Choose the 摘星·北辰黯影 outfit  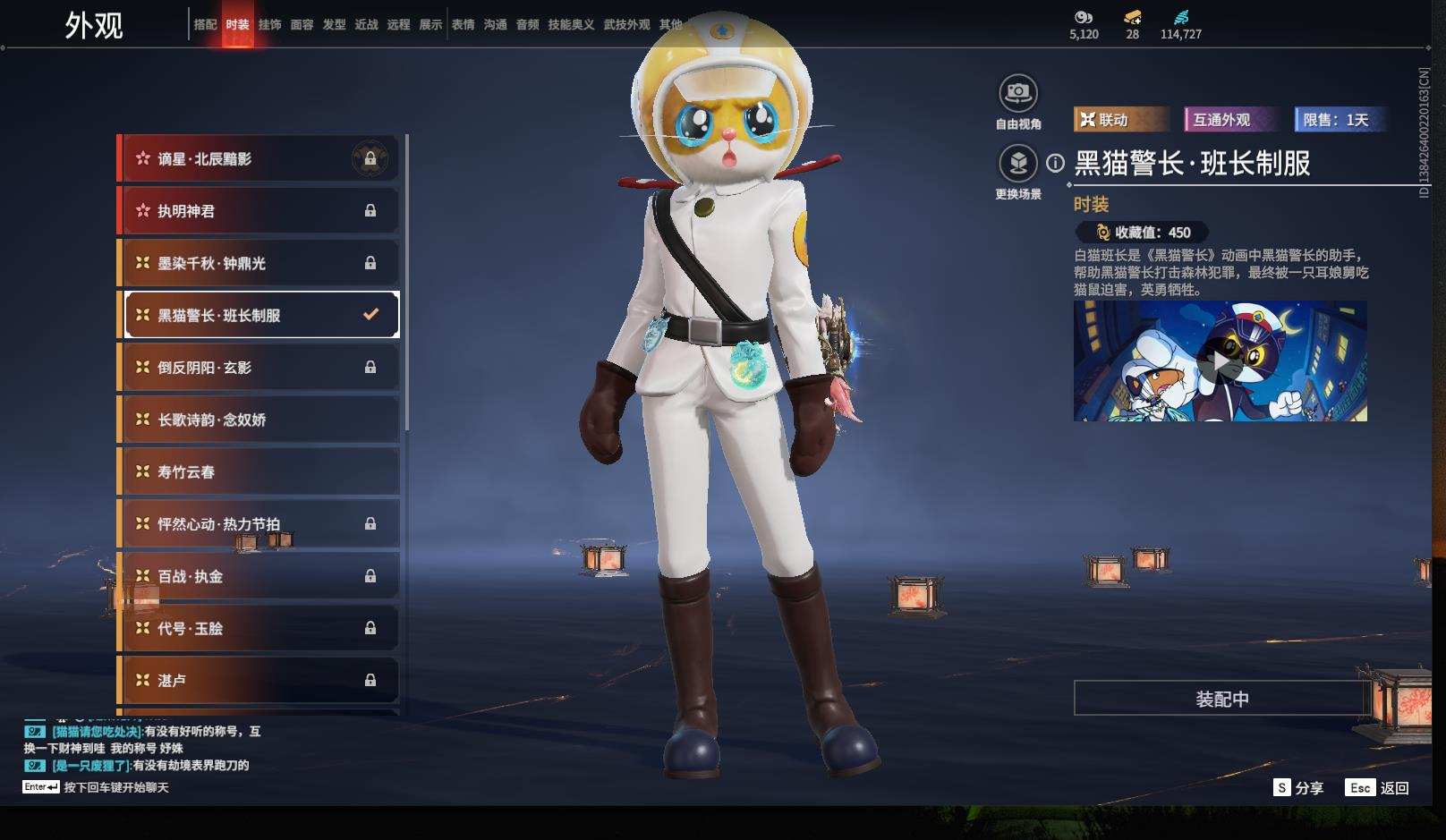click(x=259, y=159)
